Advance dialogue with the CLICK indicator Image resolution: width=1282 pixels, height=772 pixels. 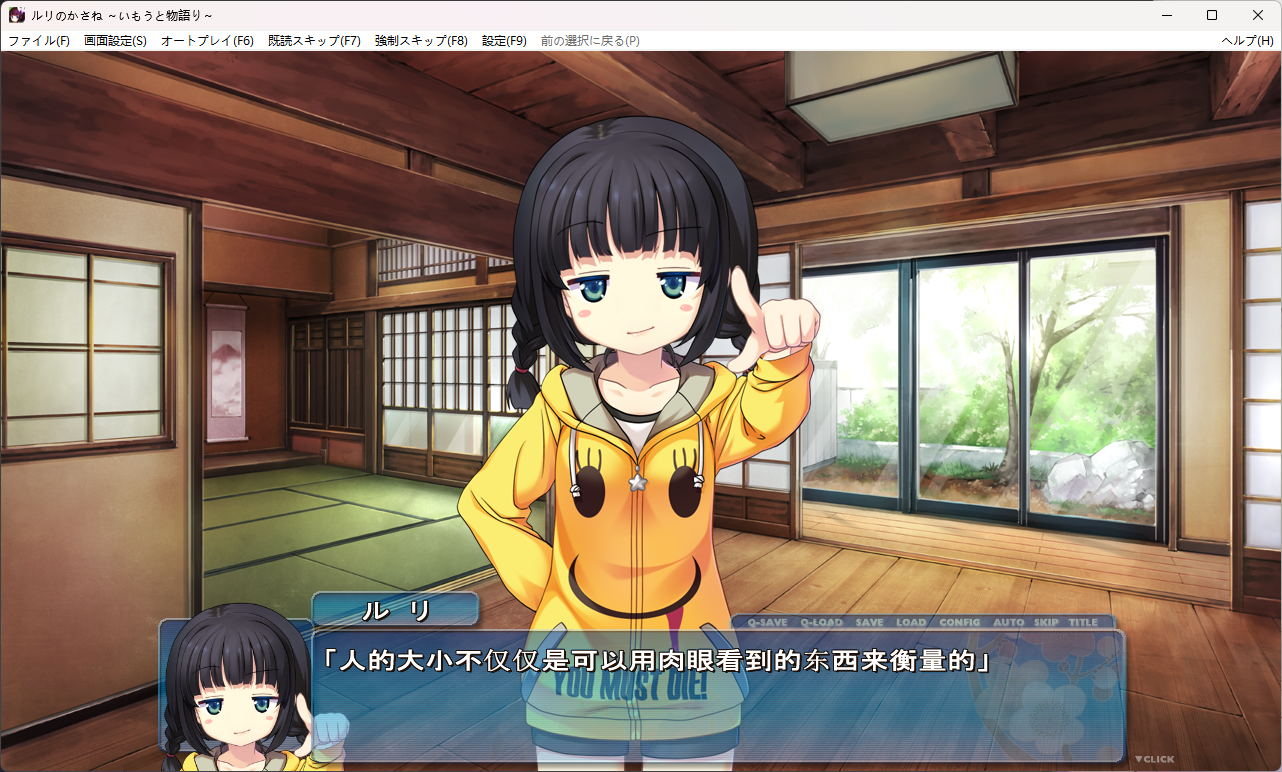(1154, 759)
